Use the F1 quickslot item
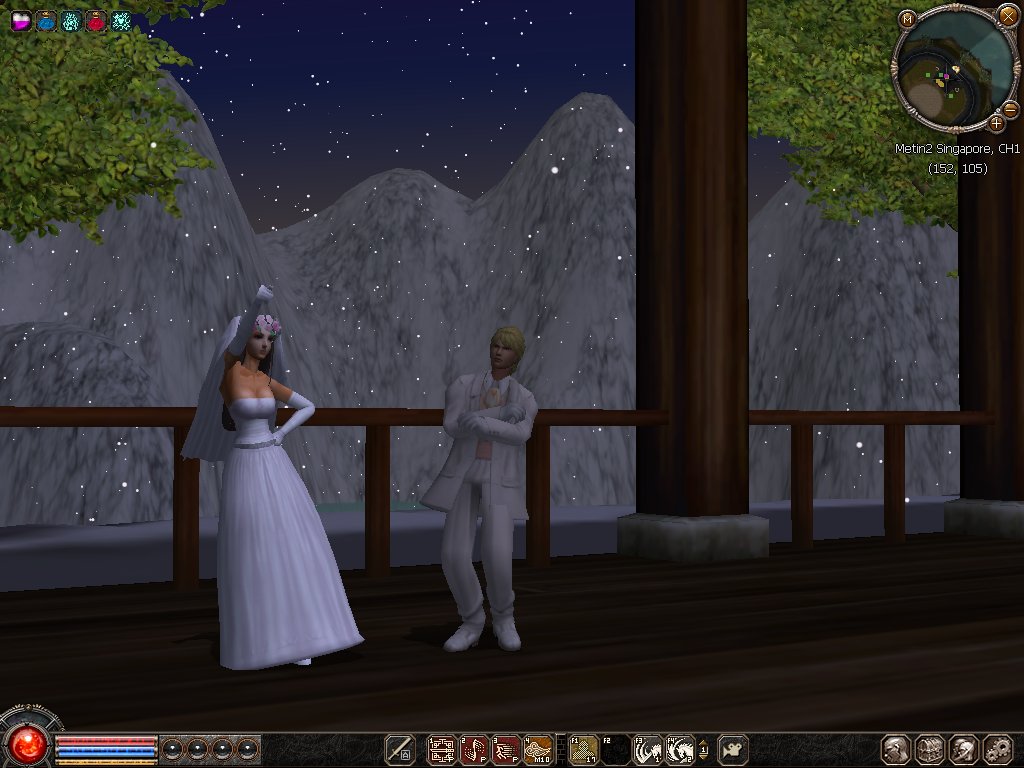This screenshot has height=768, width=1024. tap(584, 749)
